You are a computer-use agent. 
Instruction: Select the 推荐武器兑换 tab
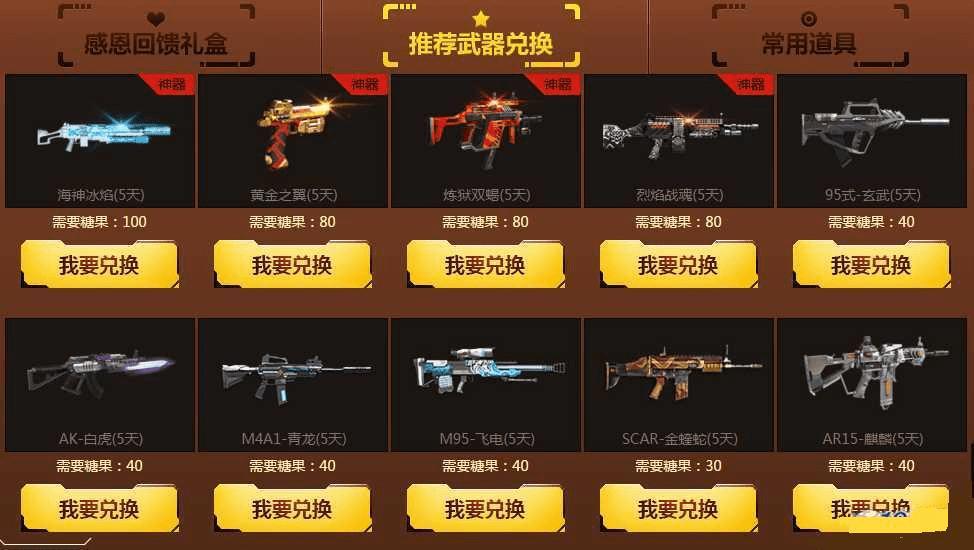click(x=480, y=44)
